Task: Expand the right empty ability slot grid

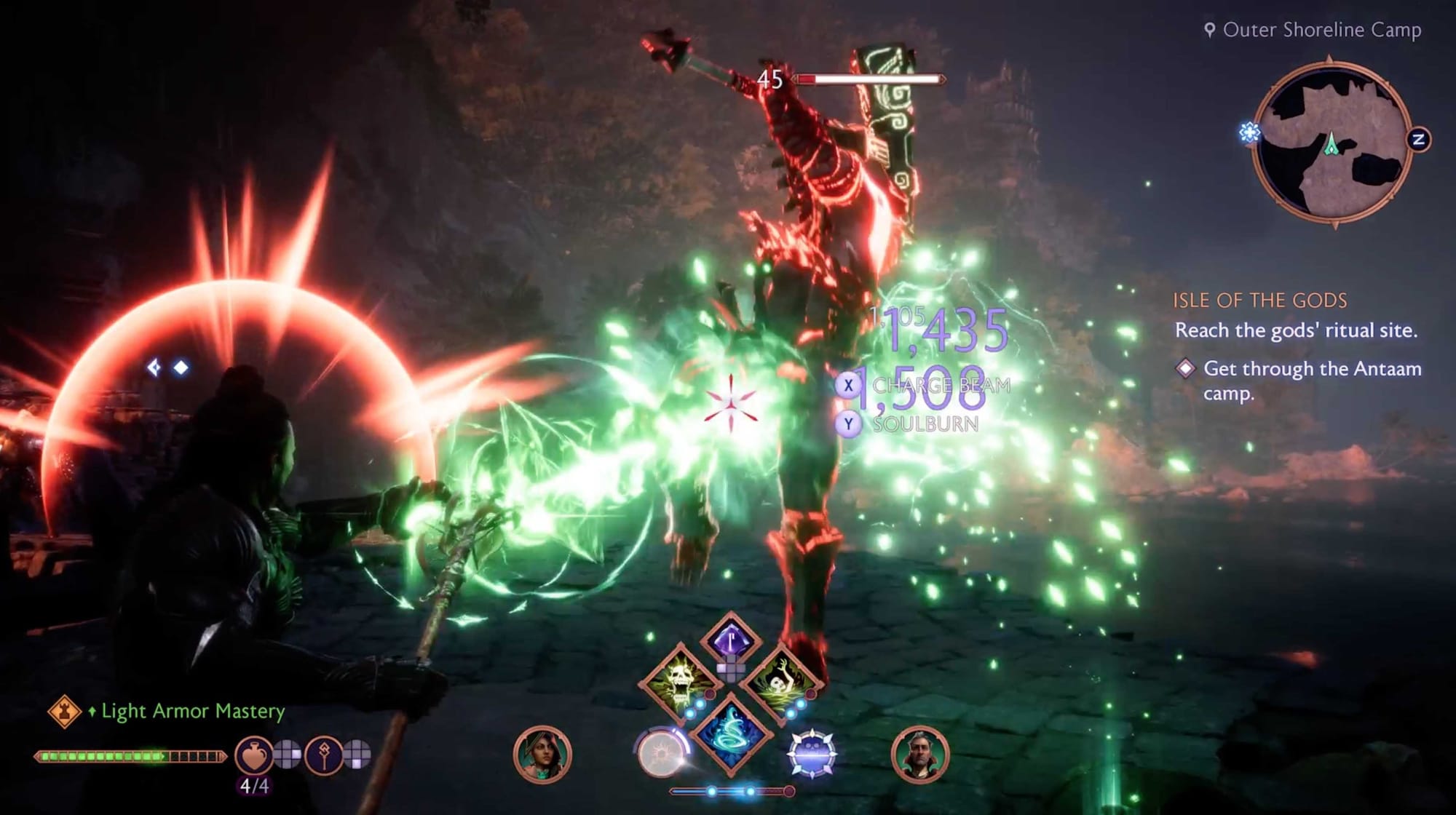Action: (x=357, y=755)
